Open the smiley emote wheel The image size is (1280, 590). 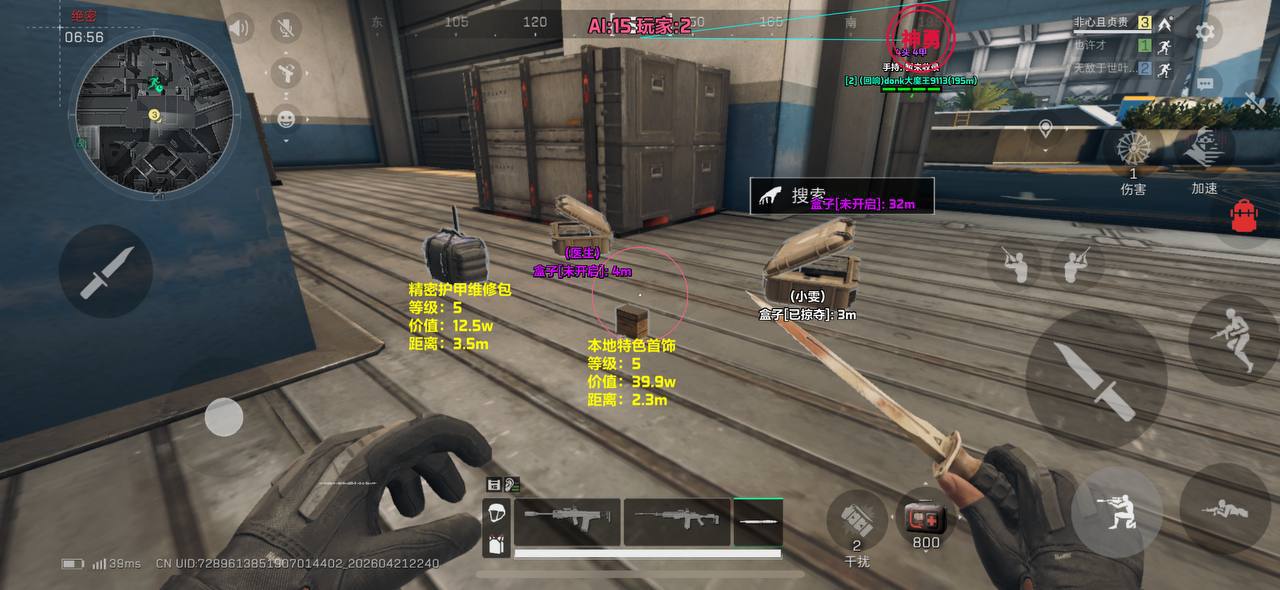[x=286, y=119]
